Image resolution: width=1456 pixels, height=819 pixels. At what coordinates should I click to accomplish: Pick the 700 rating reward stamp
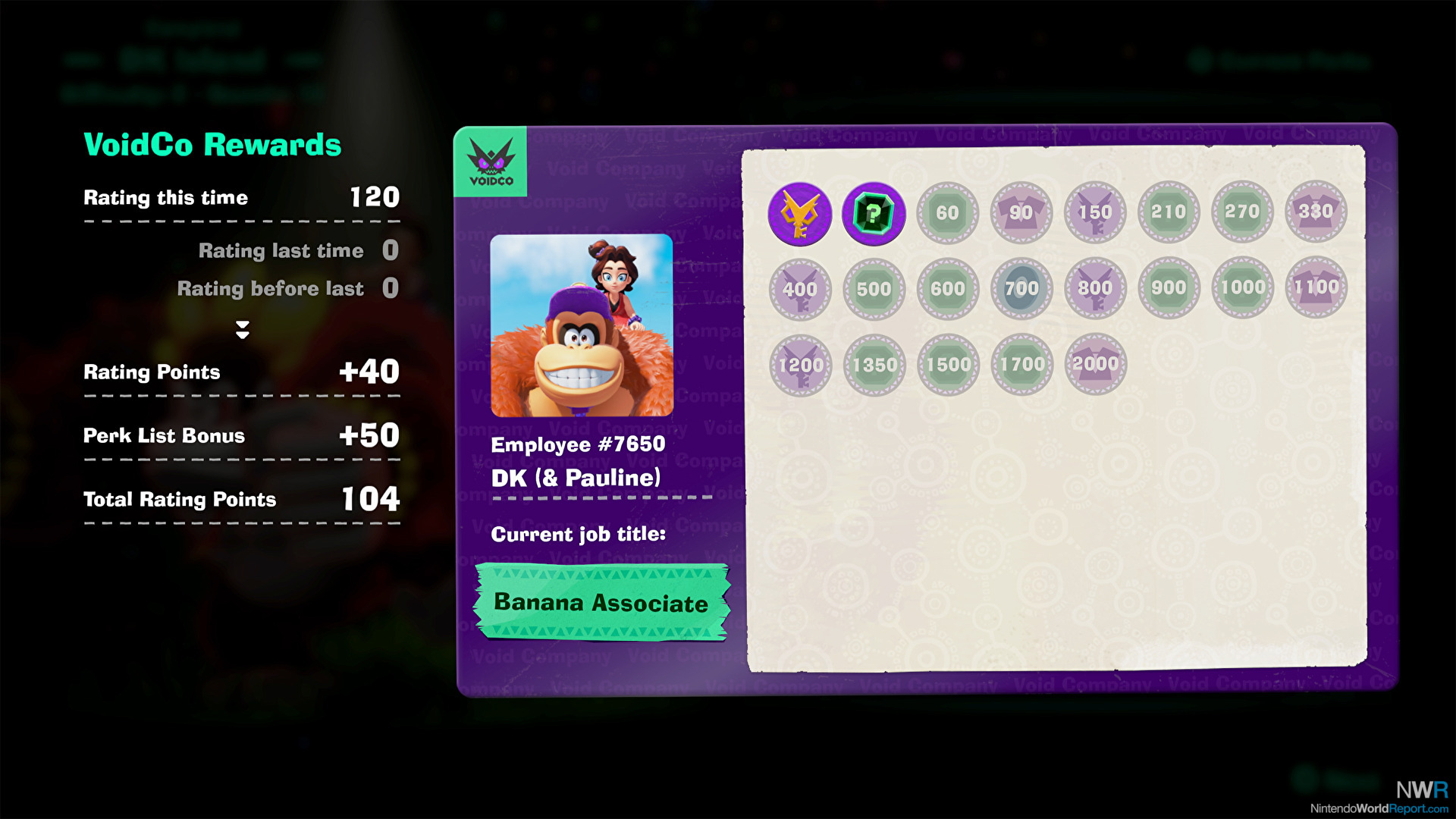click(x=1021, y=288)
